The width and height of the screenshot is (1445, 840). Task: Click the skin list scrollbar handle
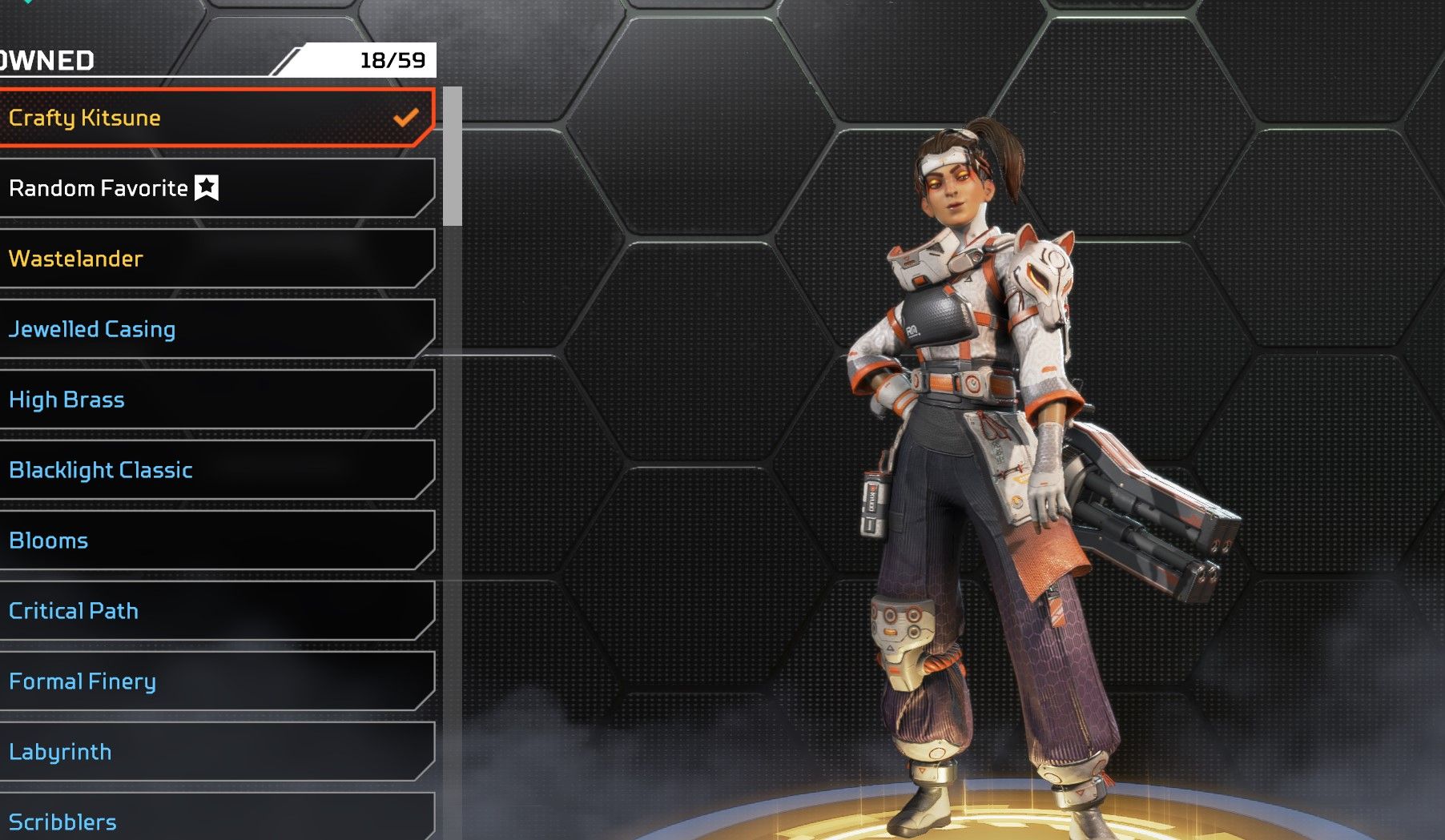453,156
